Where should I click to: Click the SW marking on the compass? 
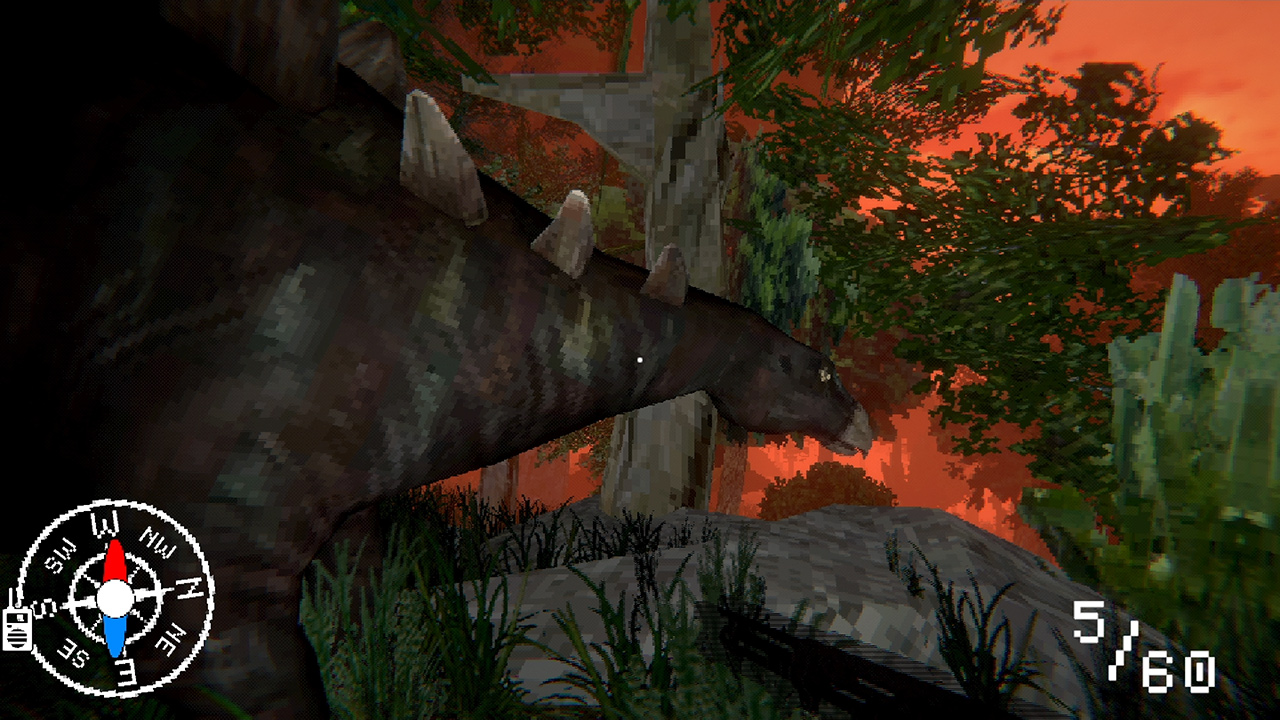pos(62,558)
